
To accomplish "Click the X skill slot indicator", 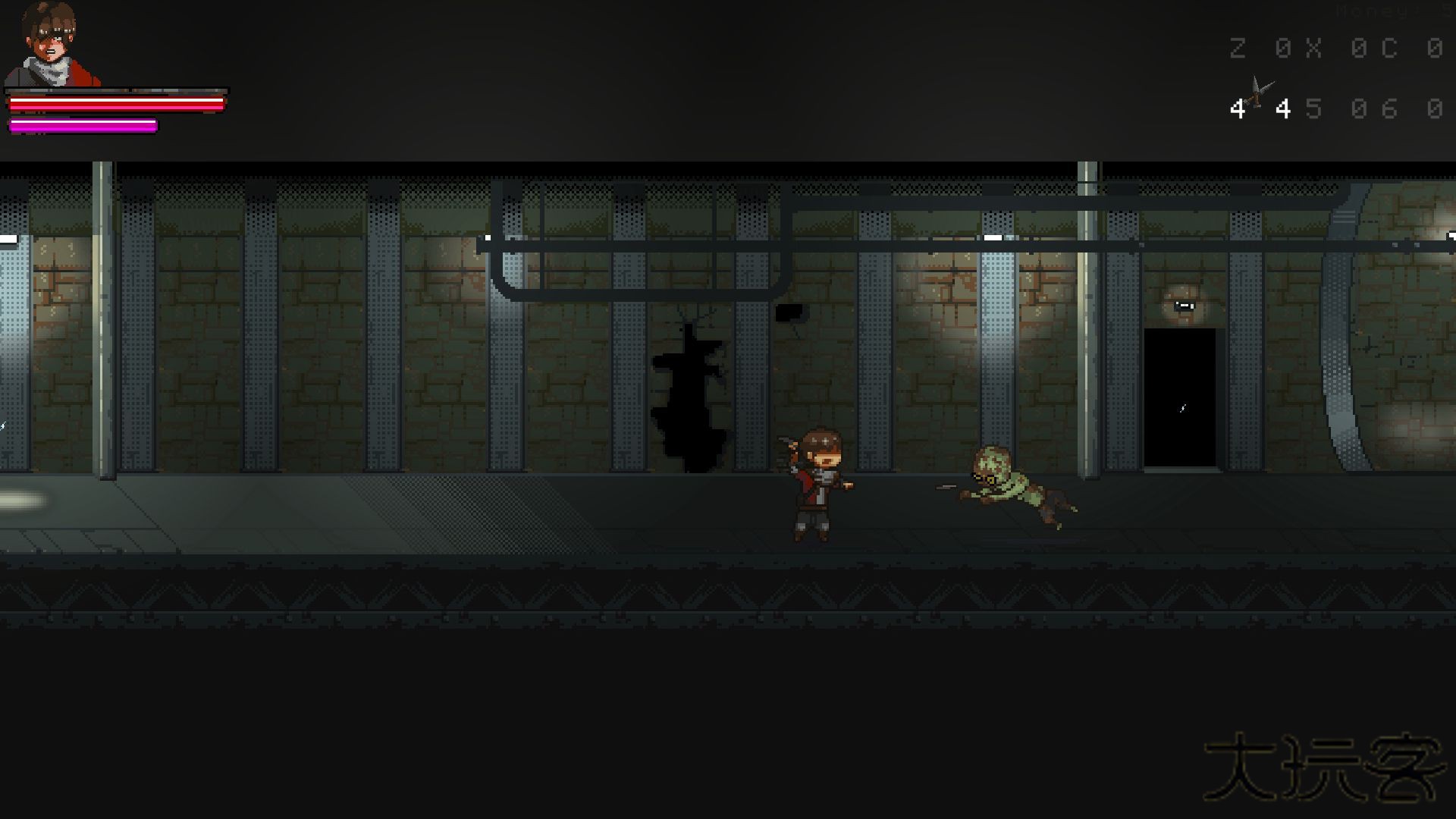I will pos(1313,48).
